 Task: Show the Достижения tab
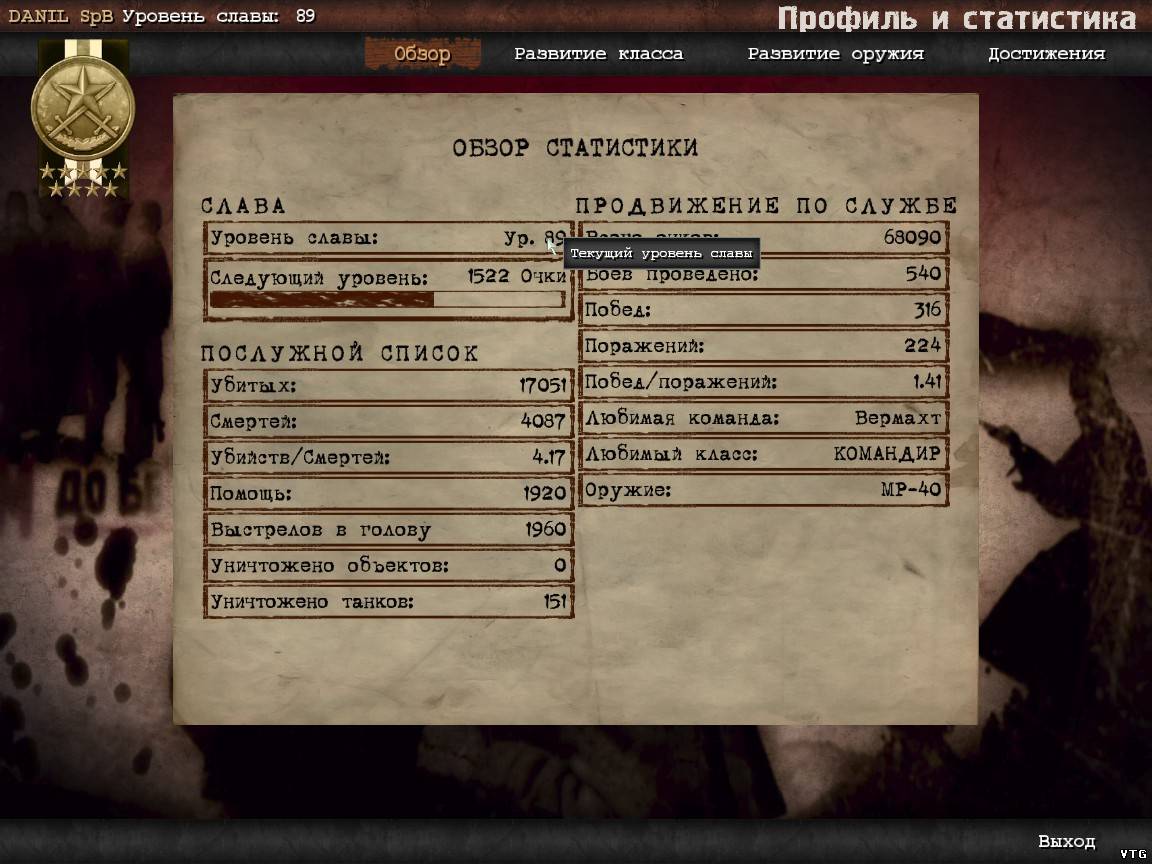click(1046, 54)
